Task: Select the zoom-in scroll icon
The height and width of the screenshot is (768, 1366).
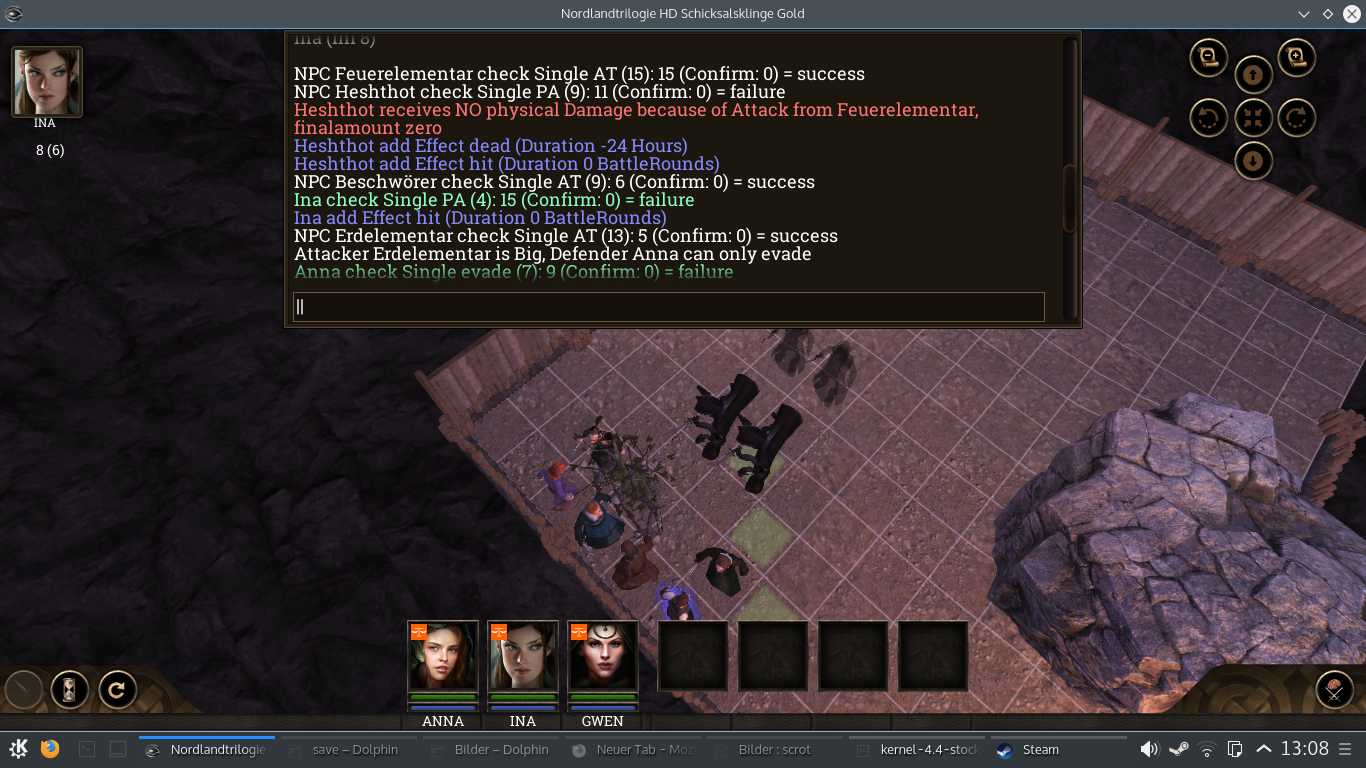Action: 1296,58
